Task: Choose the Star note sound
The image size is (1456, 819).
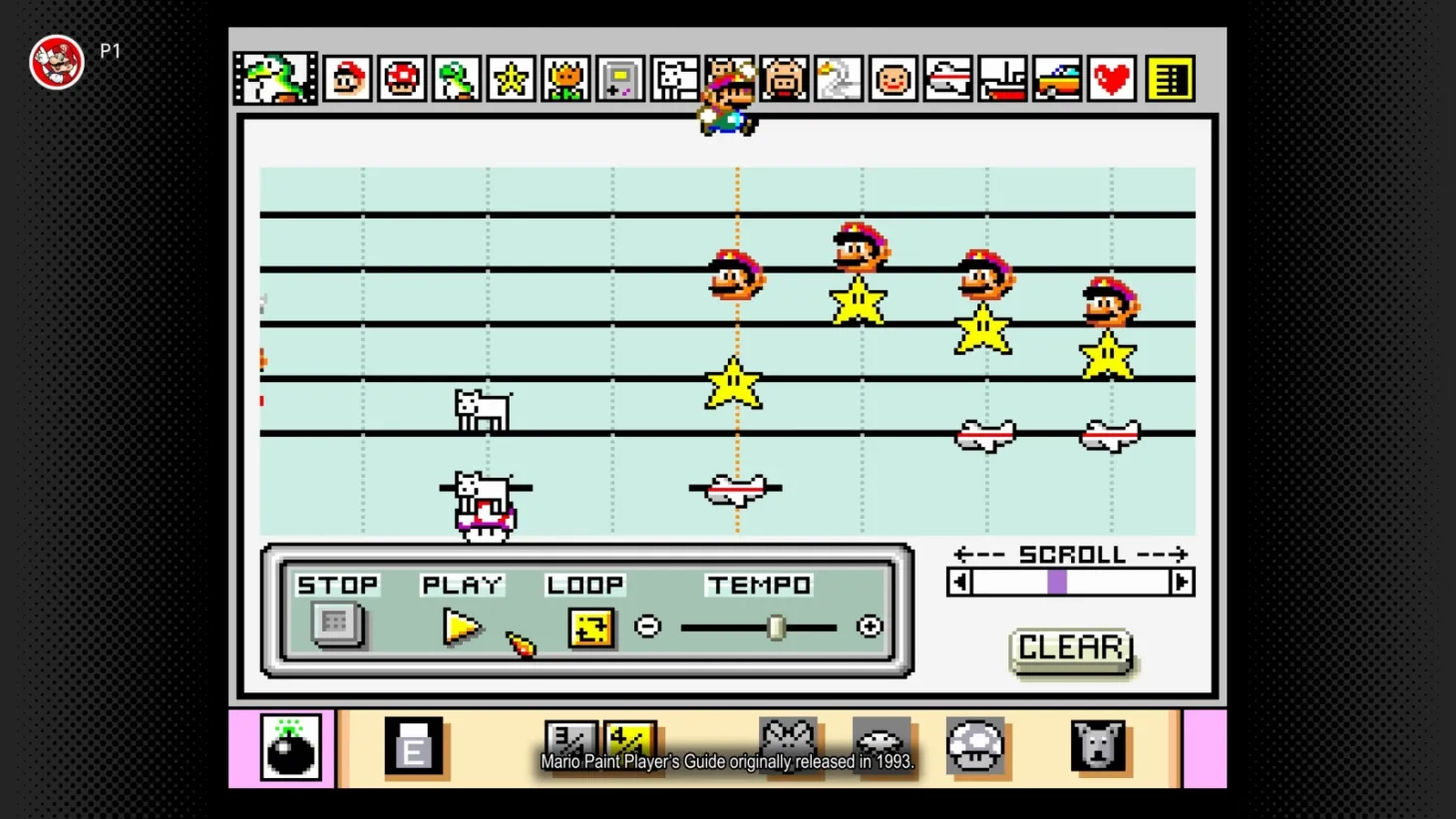Action: pos(511,79)
